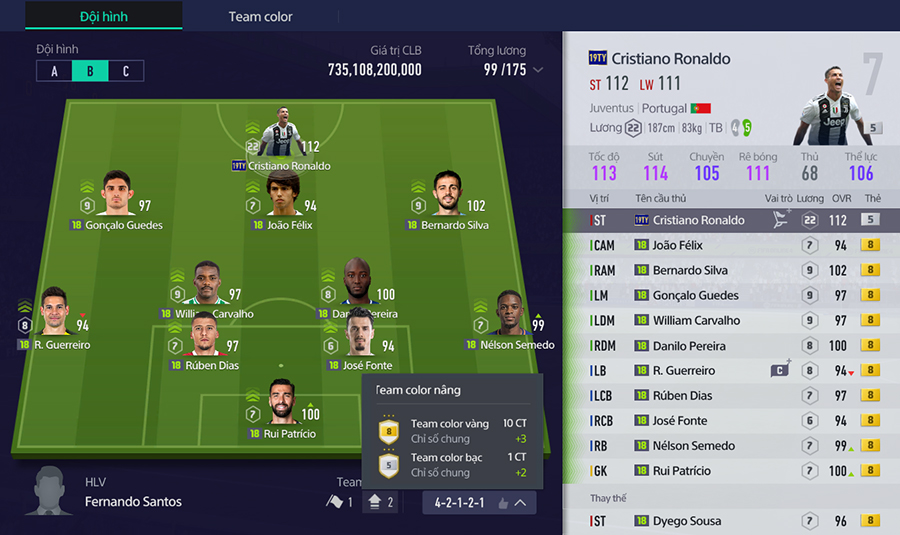Select squad slot A
This screenshot has width=900, height=535.
(x=54, y=71)
